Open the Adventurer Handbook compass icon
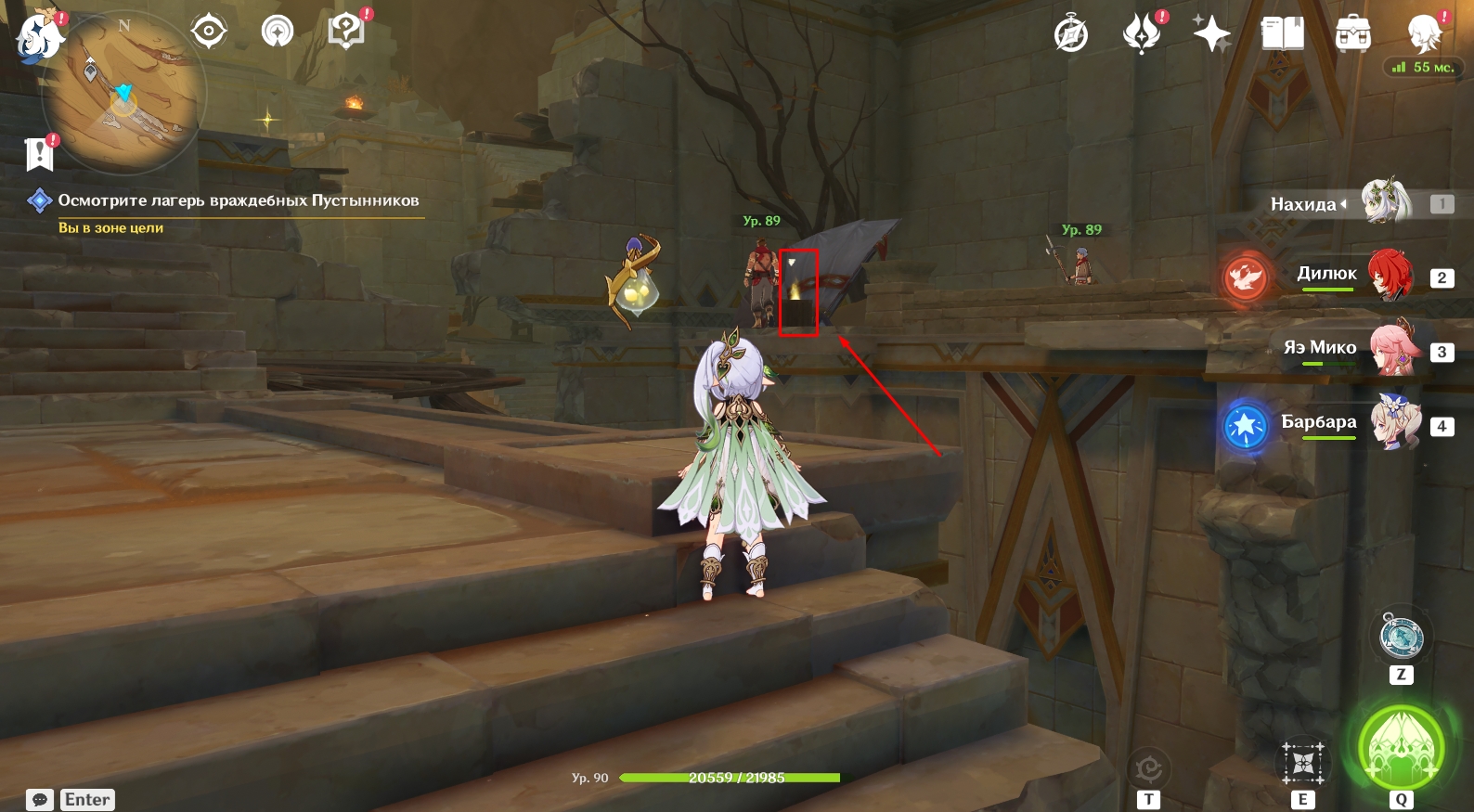Image resolution: width=1474 pixels, height=812 pixels. coord(1071,35)
